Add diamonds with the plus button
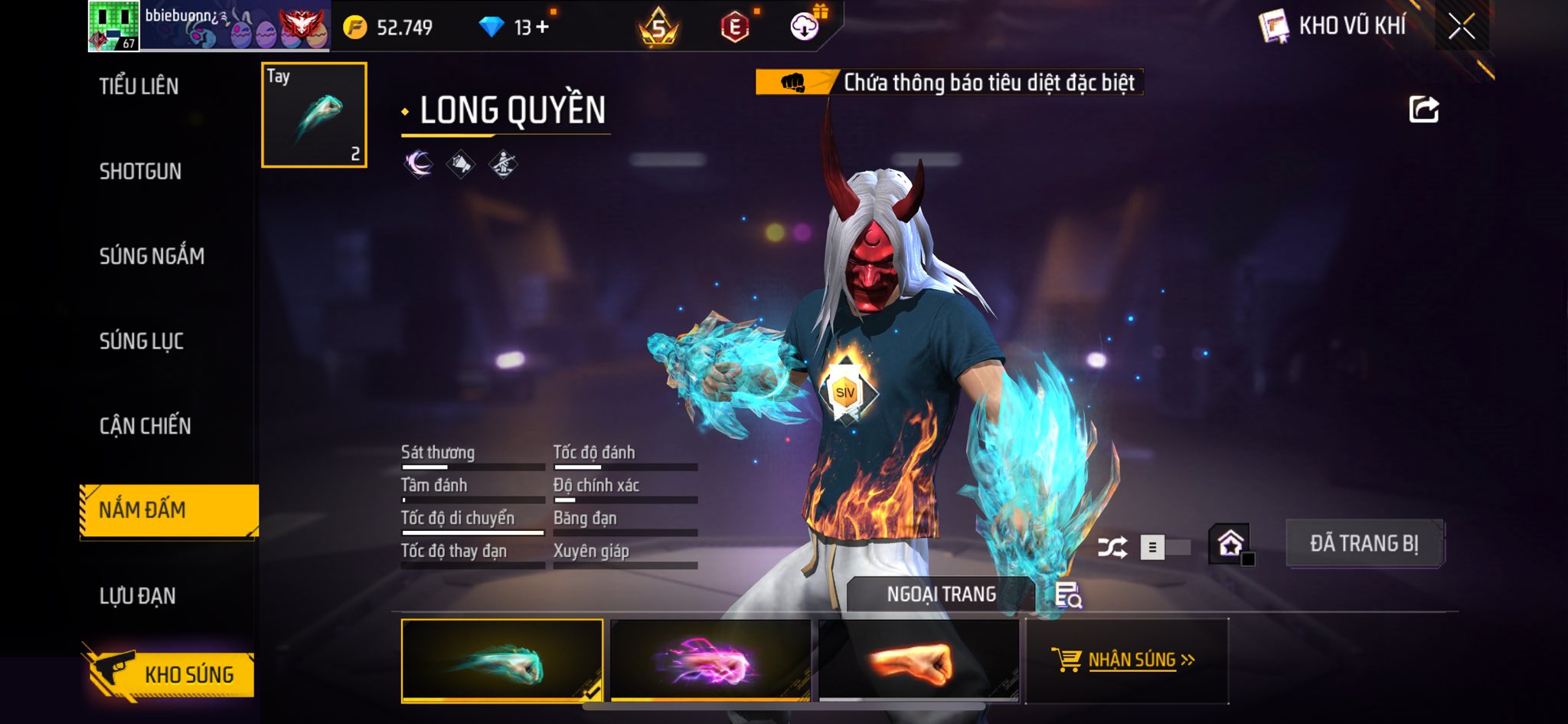1568x724 pixels. click(x=543, y=28)
